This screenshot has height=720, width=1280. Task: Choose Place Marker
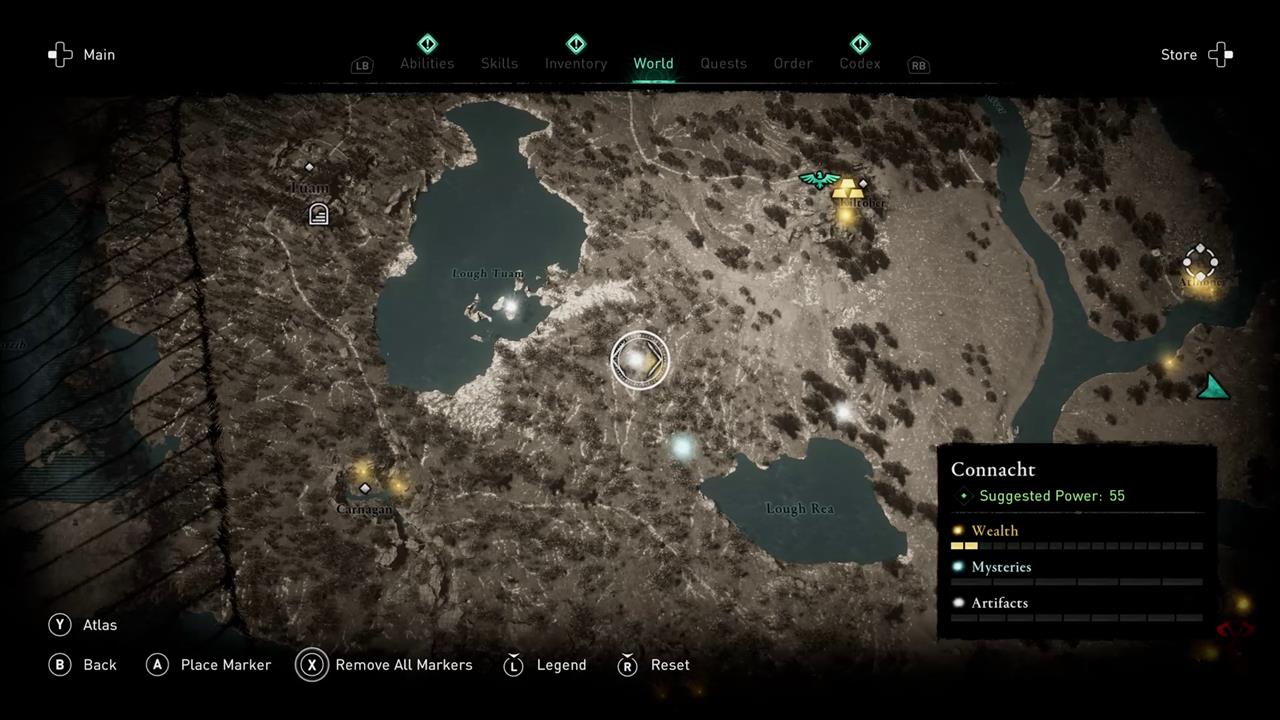coord(209,665)
